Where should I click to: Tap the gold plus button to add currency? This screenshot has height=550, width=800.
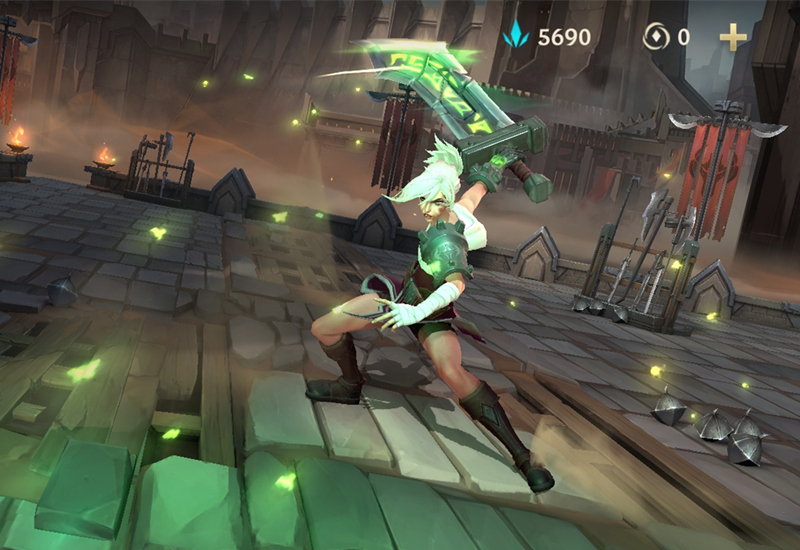point(733,38)
